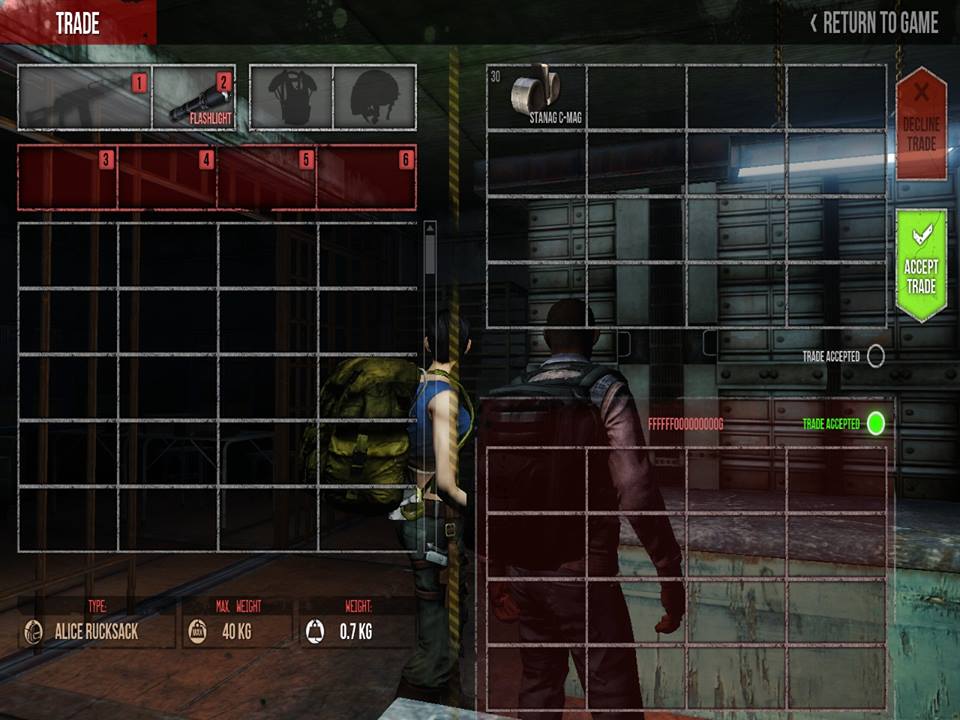Pick the STANAG C-Mag item
960x720 pixels.
(x=535, y=98)
